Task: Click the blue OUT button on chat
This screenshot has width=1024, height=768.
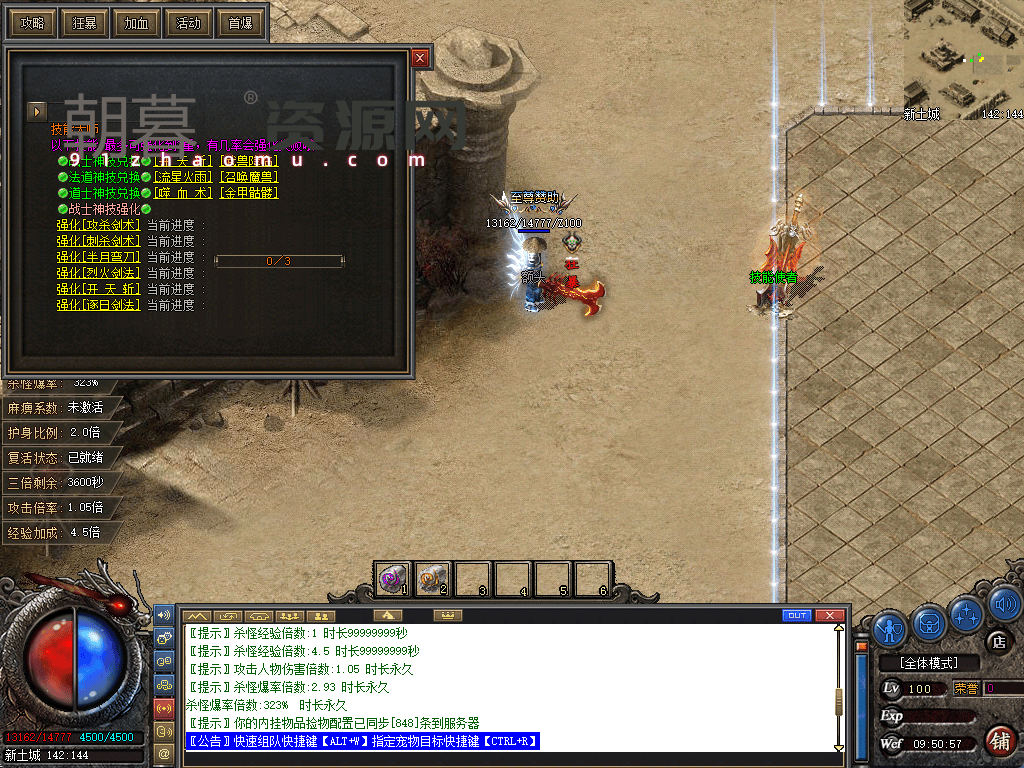Action: (797, 615)
